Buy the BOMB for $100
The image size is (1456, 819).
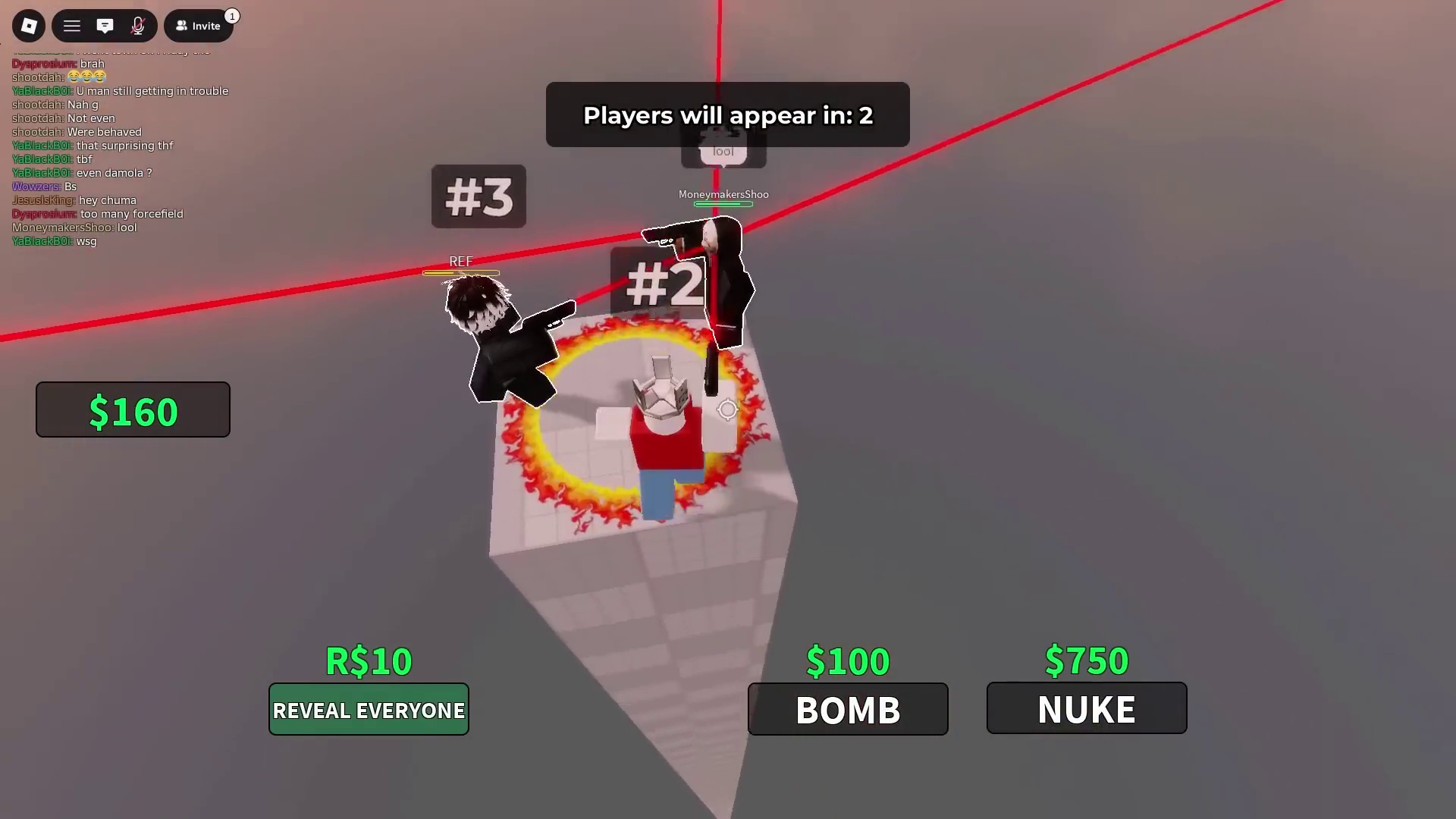click(x=847, y=710)
